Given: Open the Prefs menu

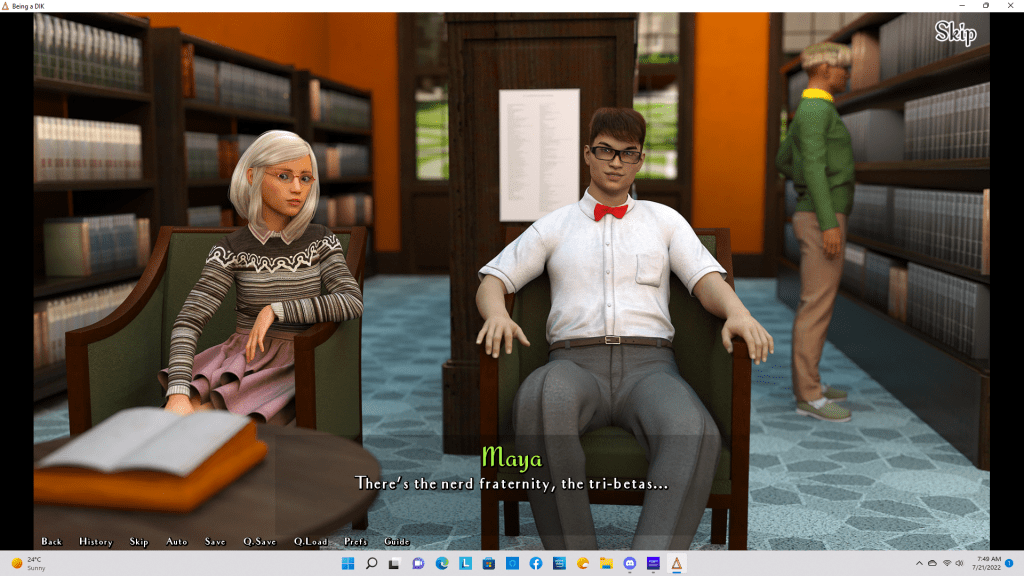Looking at the screenshot, I should 356,542.
